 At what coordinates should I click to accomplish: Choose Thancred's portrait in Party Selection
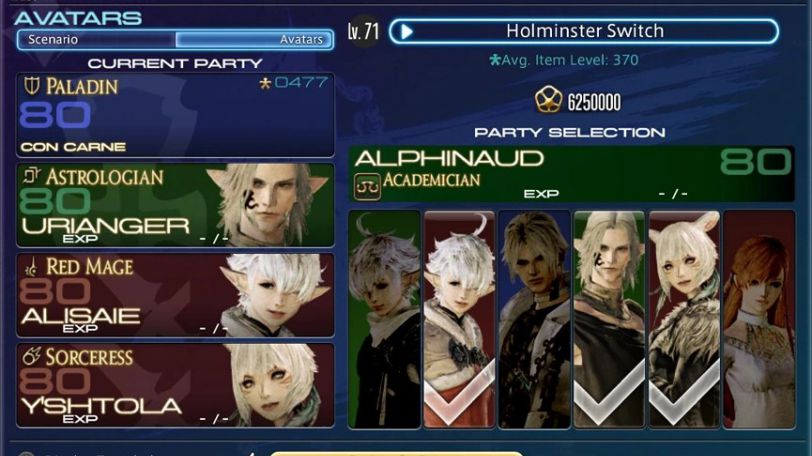(x=534, y=318)
